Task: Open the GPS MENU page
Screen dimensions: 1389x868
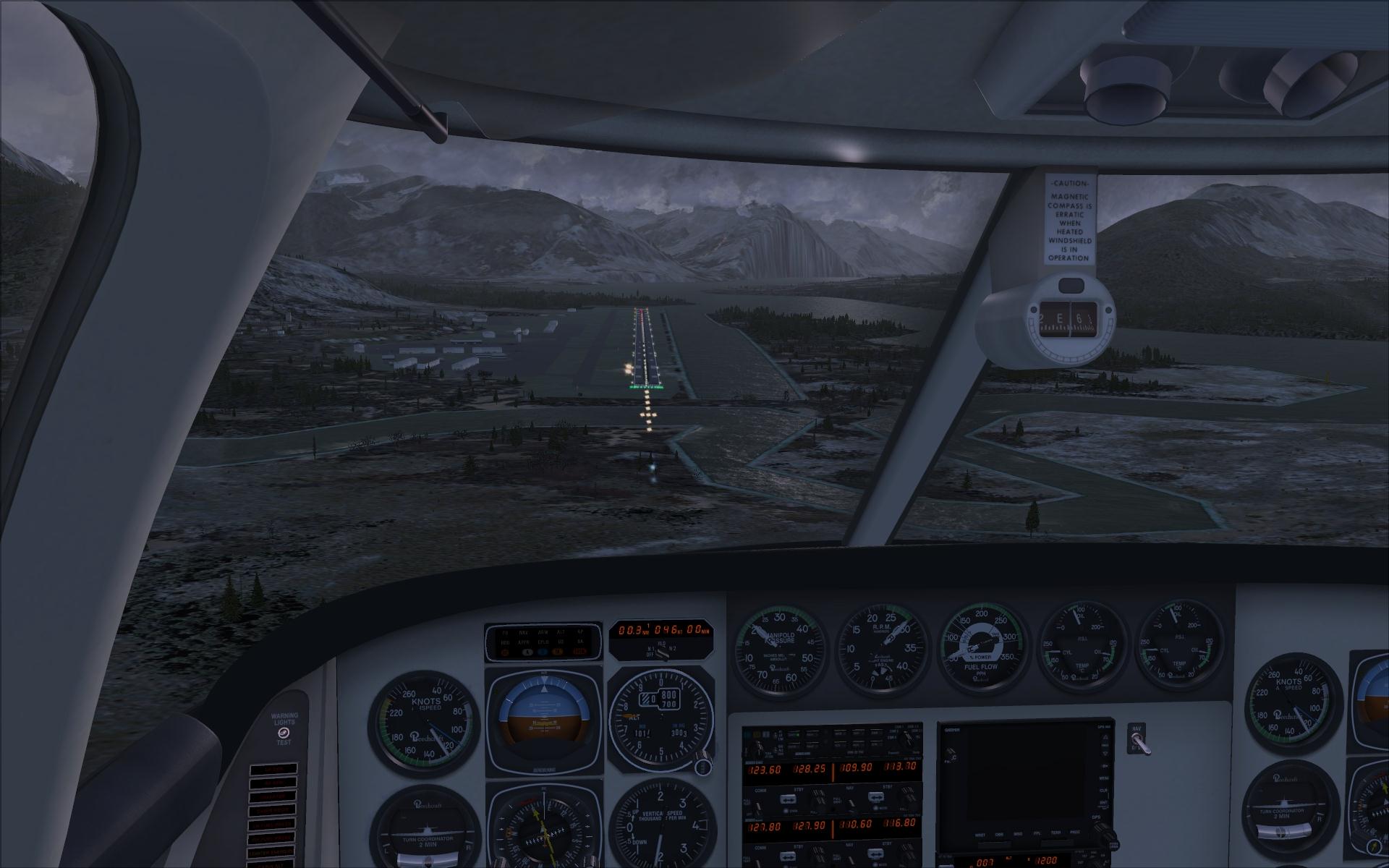Action: pos(1105,778)
